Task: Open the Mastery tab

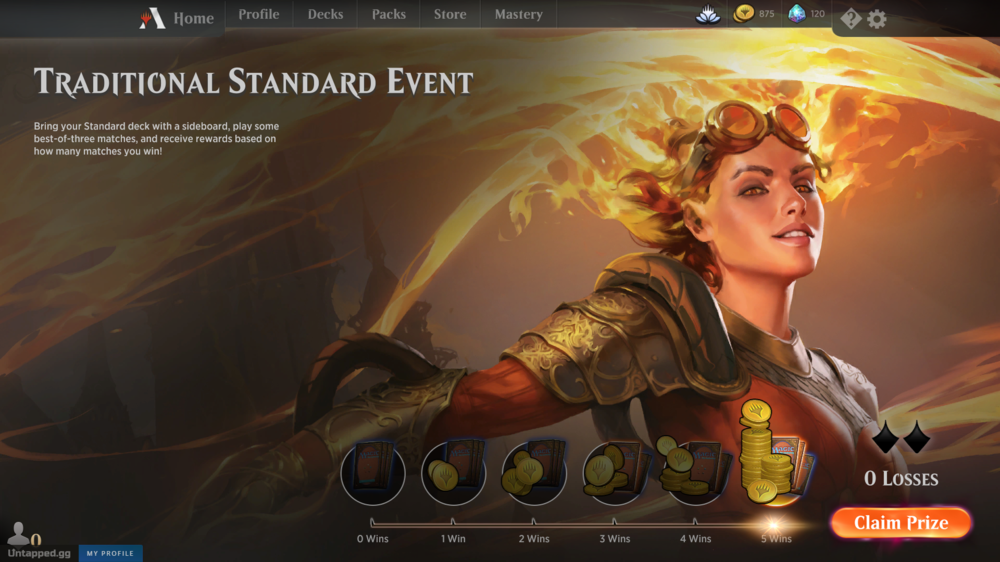Action: tap(518, 15)
